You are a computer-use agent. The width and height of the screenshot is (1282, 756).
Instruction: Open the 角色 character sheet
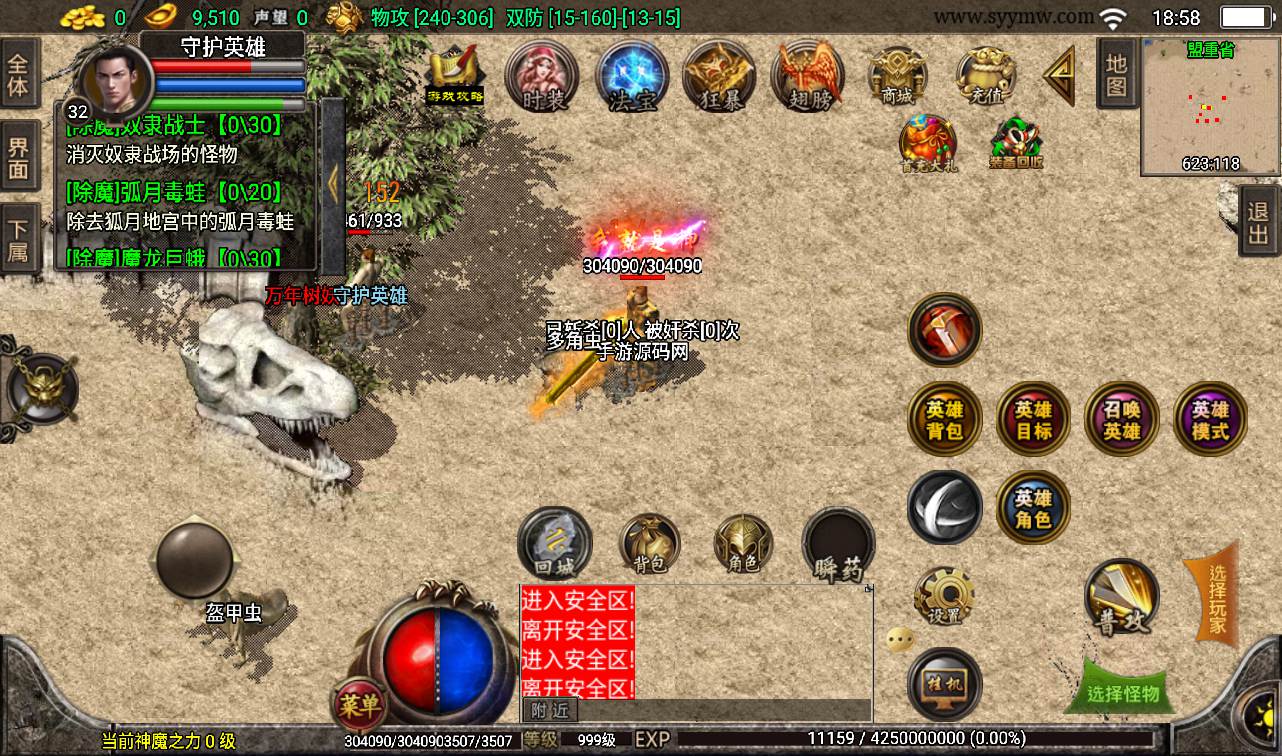tap(743, 545)
